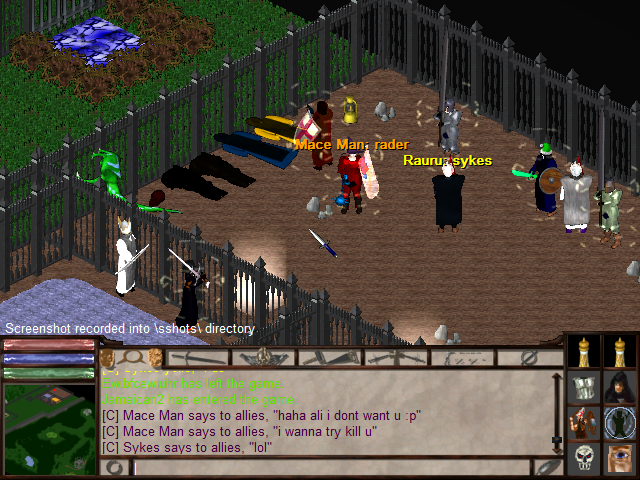Viewport: 640px width, 480px height.
Task: Click the blue eye icon
Action: pyautogui.click(x=620, y=459)
